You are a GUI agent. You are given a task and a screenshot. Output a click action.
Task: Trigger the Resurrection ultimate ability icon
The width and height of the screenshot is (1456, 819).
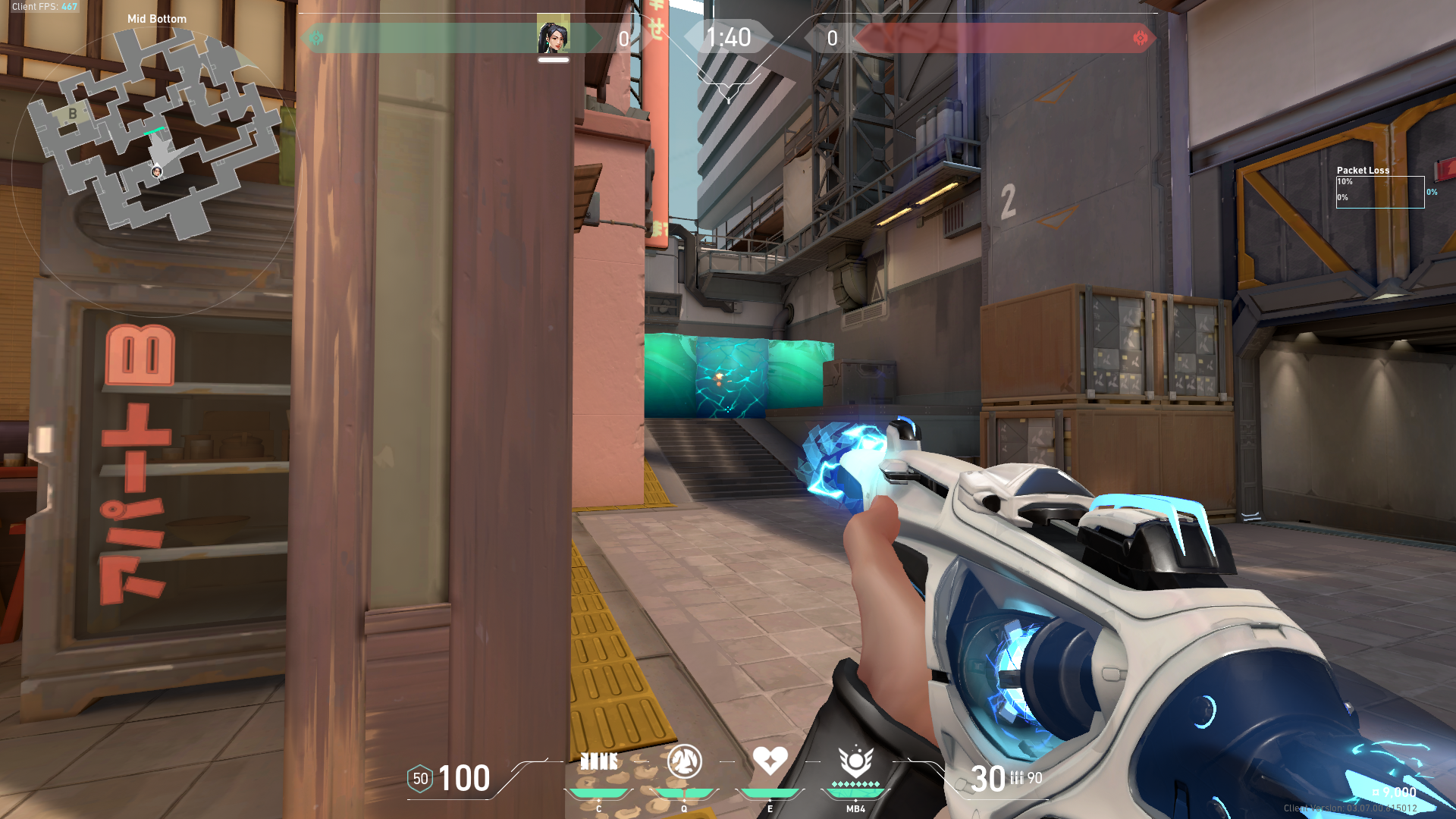tap(855, 761)
